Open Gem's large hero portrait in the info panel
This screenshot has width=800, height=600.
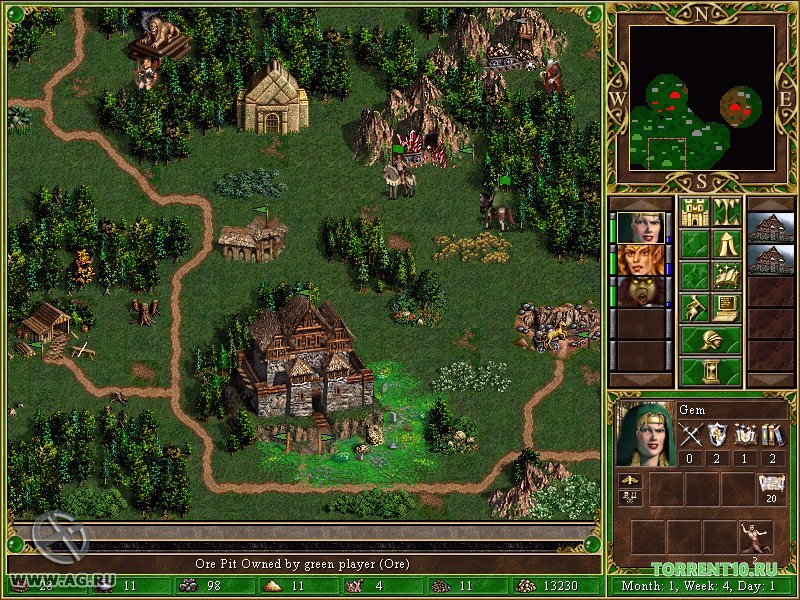click(x=643, y=433)
